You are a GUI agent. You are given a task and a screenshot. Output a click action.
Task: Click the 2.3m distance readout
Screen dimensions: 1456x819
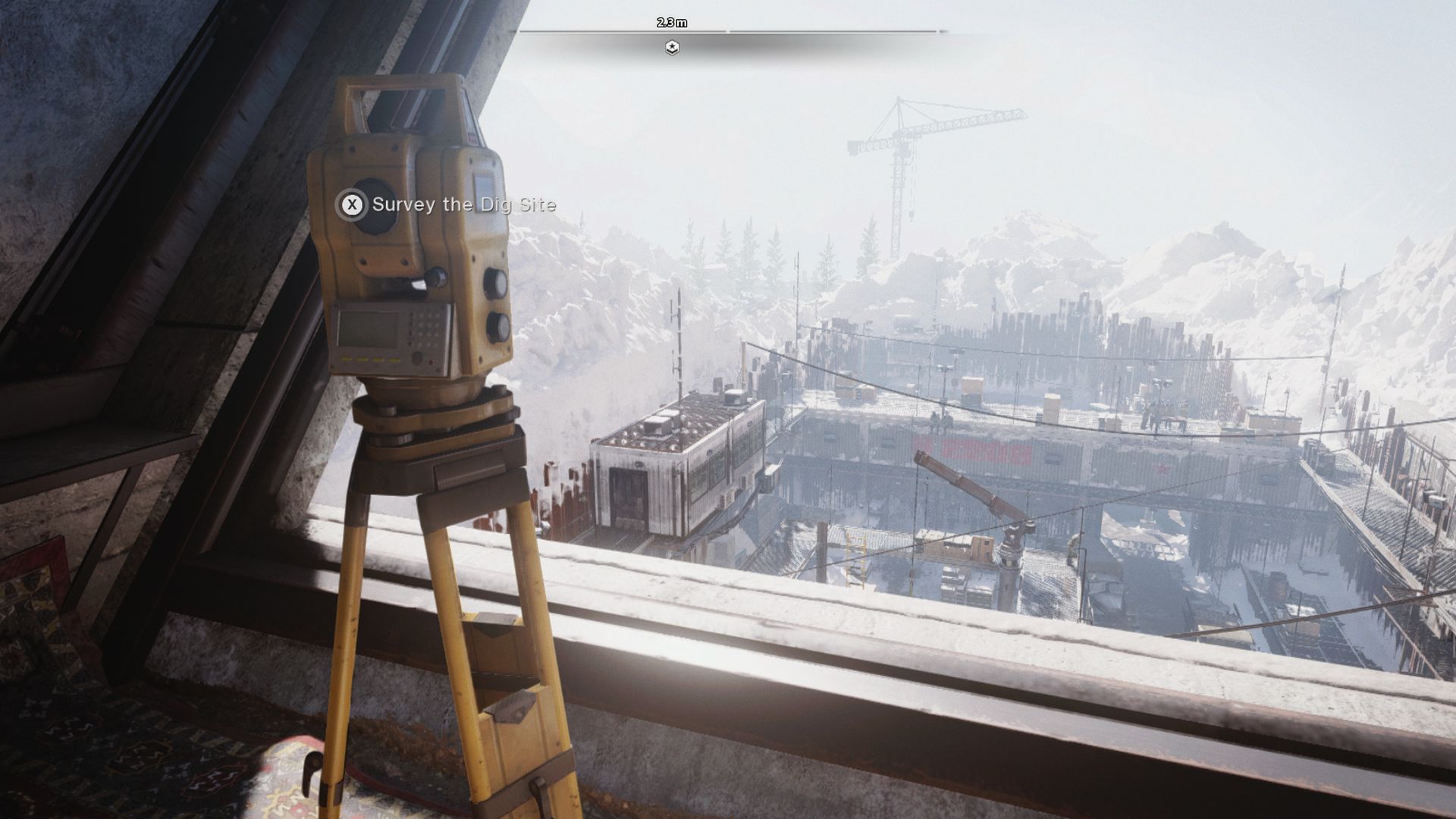point(670,23)
